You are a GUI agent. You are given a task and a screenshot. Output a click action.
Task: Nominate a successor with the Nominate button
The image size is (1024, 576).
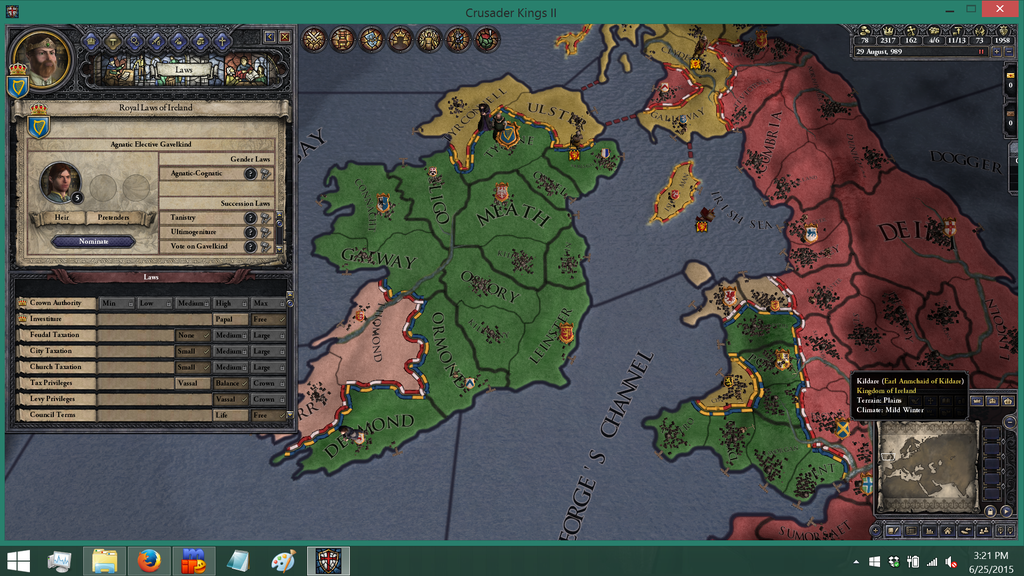pyautogui.click(x=93, y=241)
